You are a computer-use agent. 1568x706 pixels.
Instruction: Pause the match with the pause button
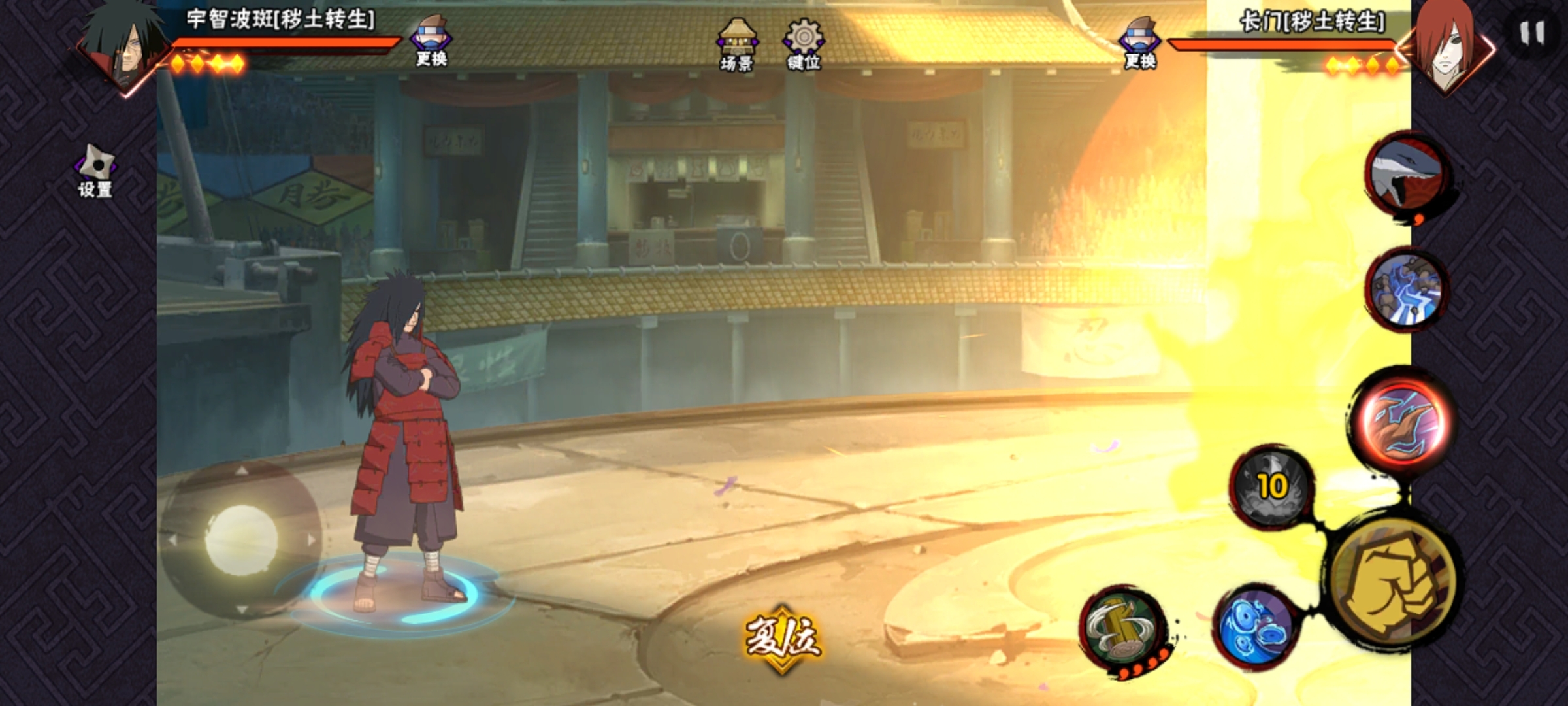[x=1531, y=33]
